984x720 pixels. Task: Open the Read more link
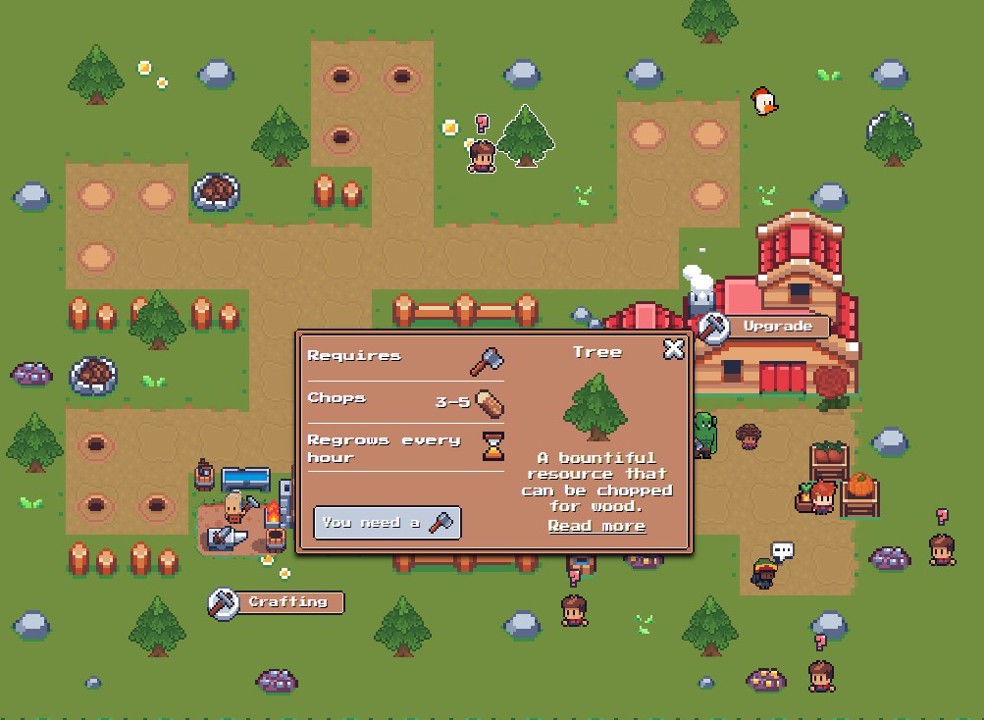point(596,526)
